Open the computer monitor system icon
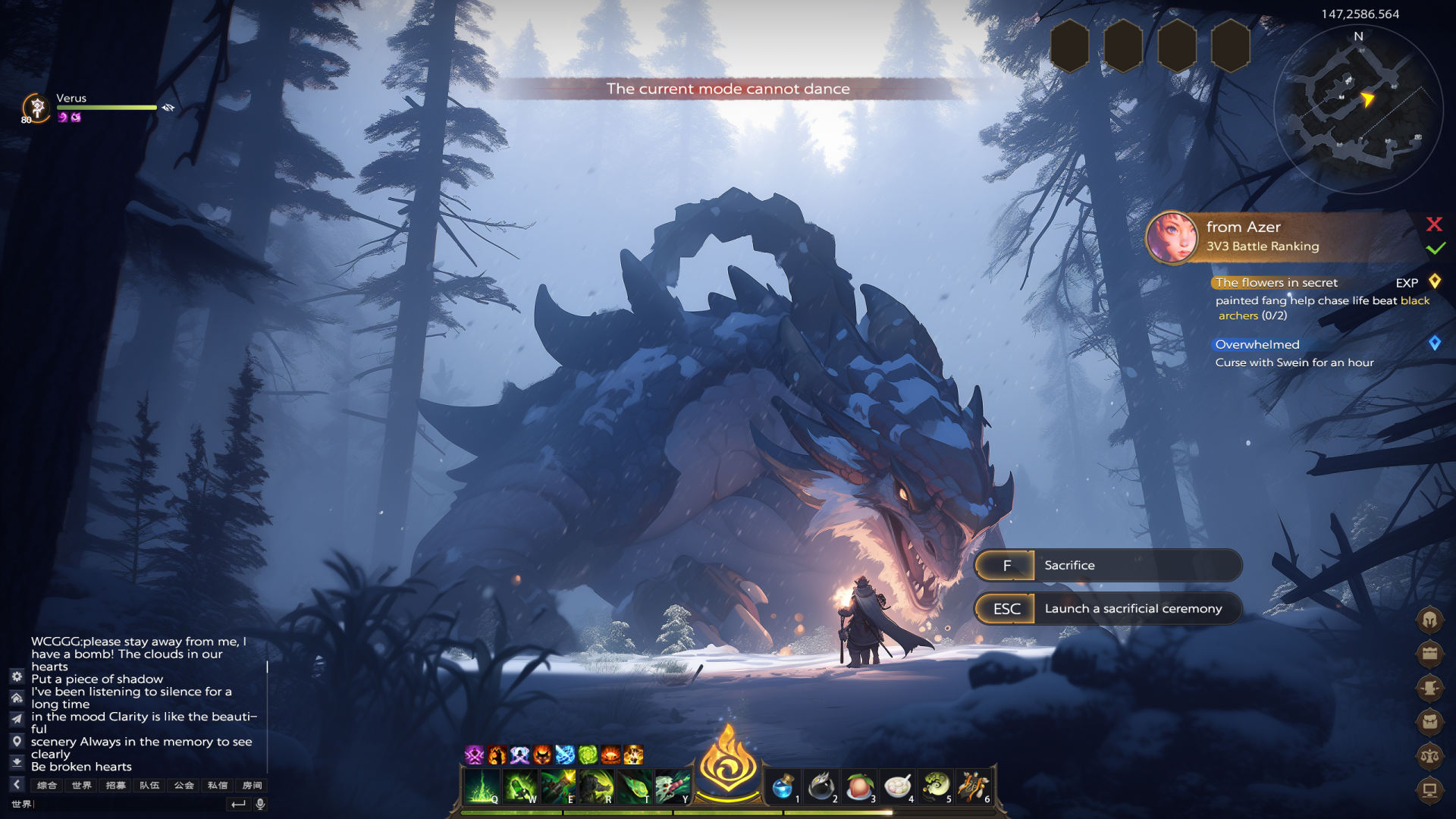Screen dimensions: 1456x819 tap(1429, 790)
